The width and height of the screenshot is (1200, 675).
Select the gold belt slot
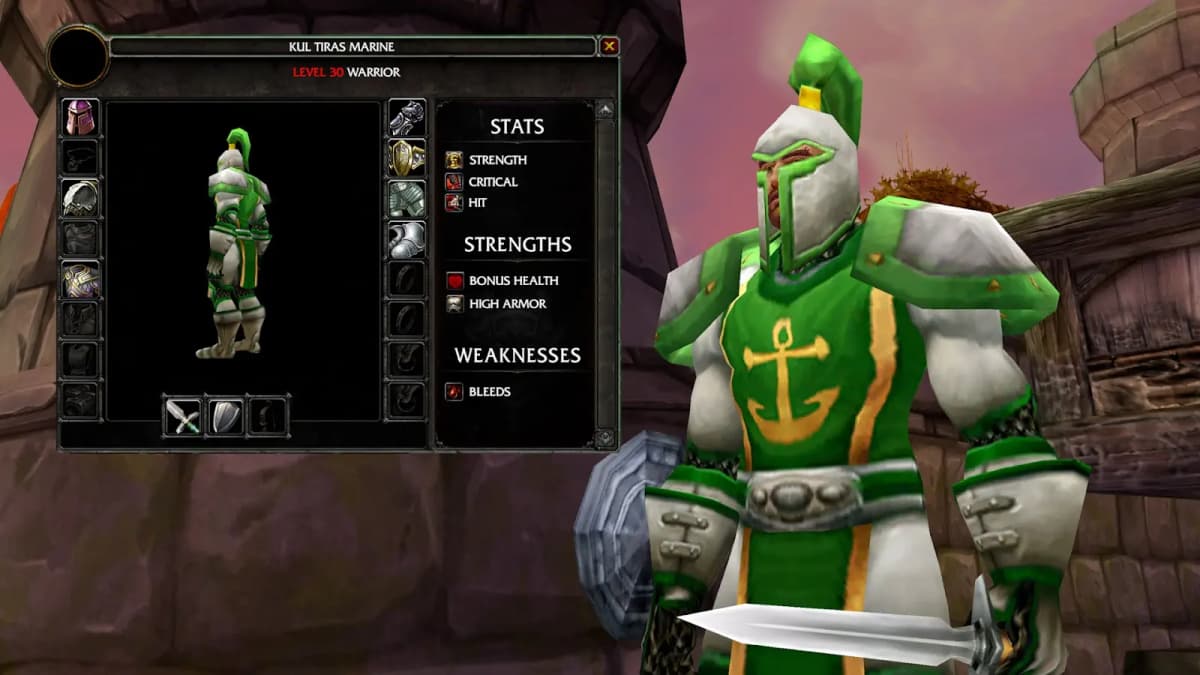[x=407, y=158]
